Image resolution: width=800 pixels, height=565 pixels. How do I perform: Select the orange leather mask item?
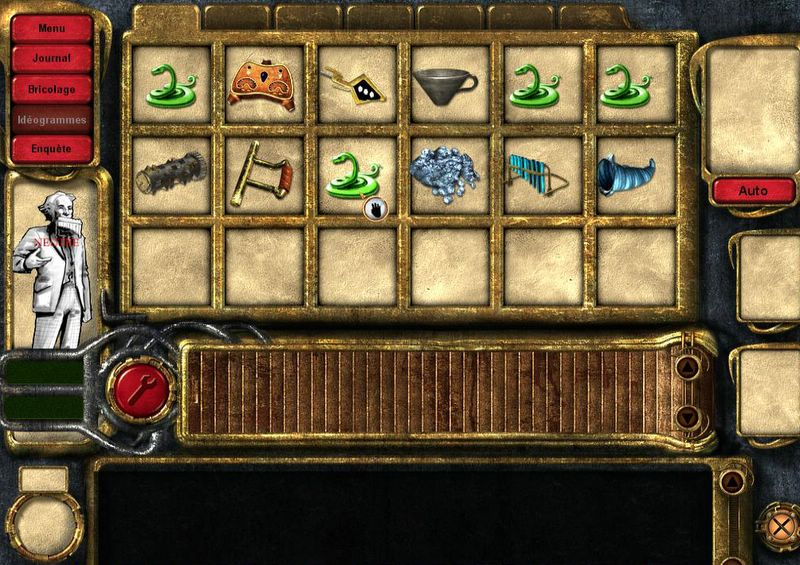click(264, 84)
